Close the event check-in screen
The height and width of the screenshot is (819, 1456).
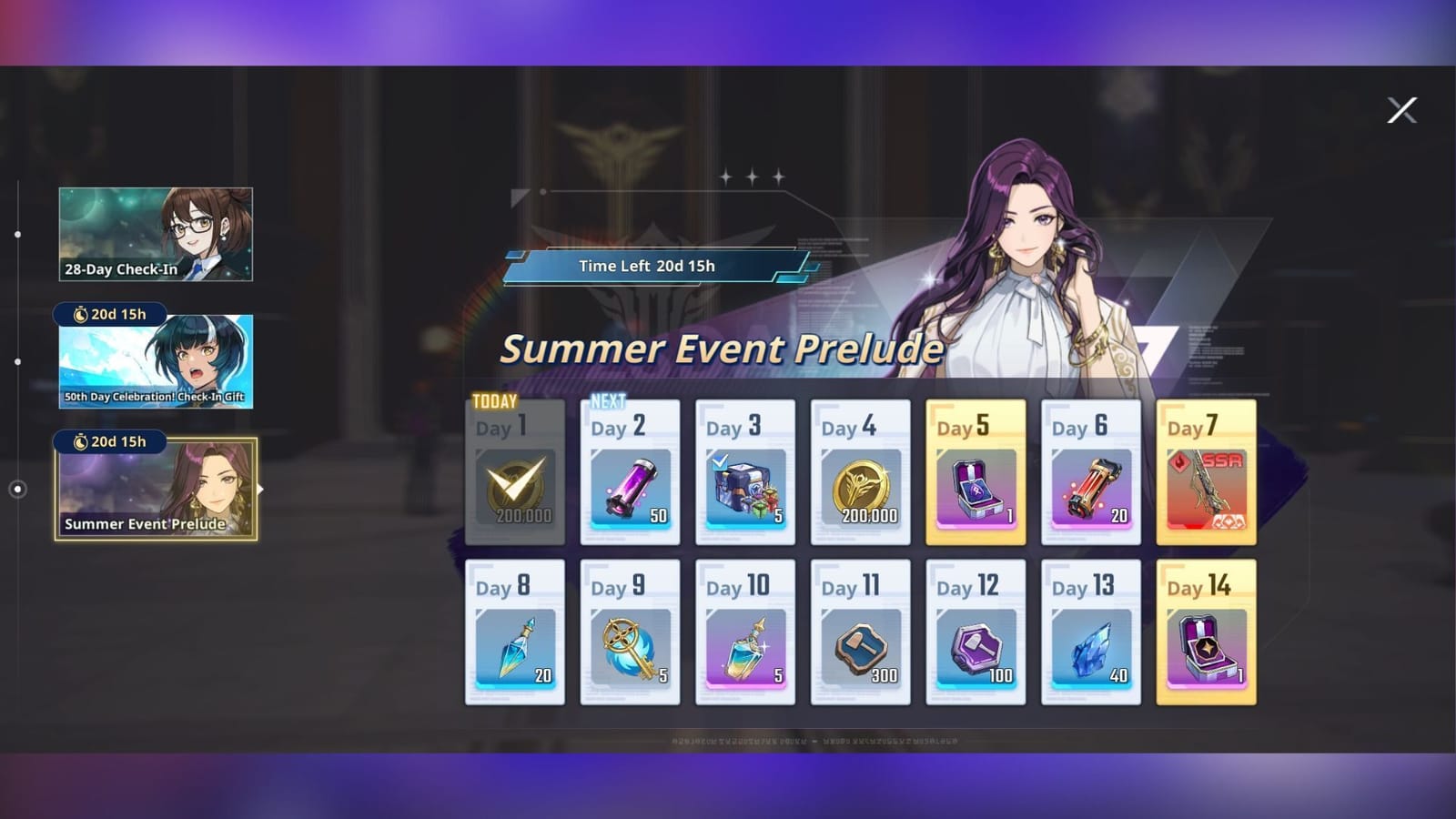click(1401, 110)
